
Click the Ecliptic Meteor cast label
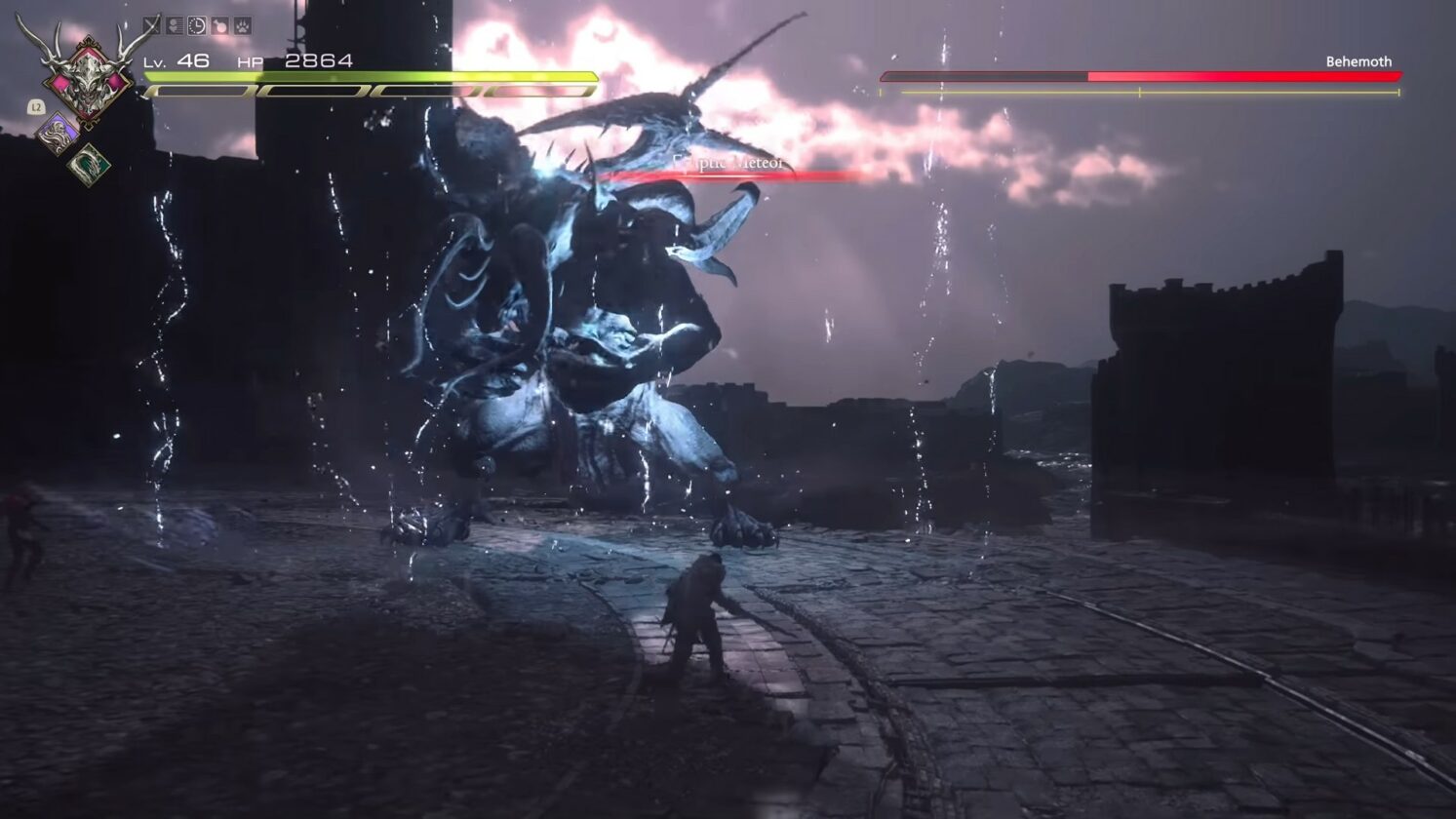[726, 164]
